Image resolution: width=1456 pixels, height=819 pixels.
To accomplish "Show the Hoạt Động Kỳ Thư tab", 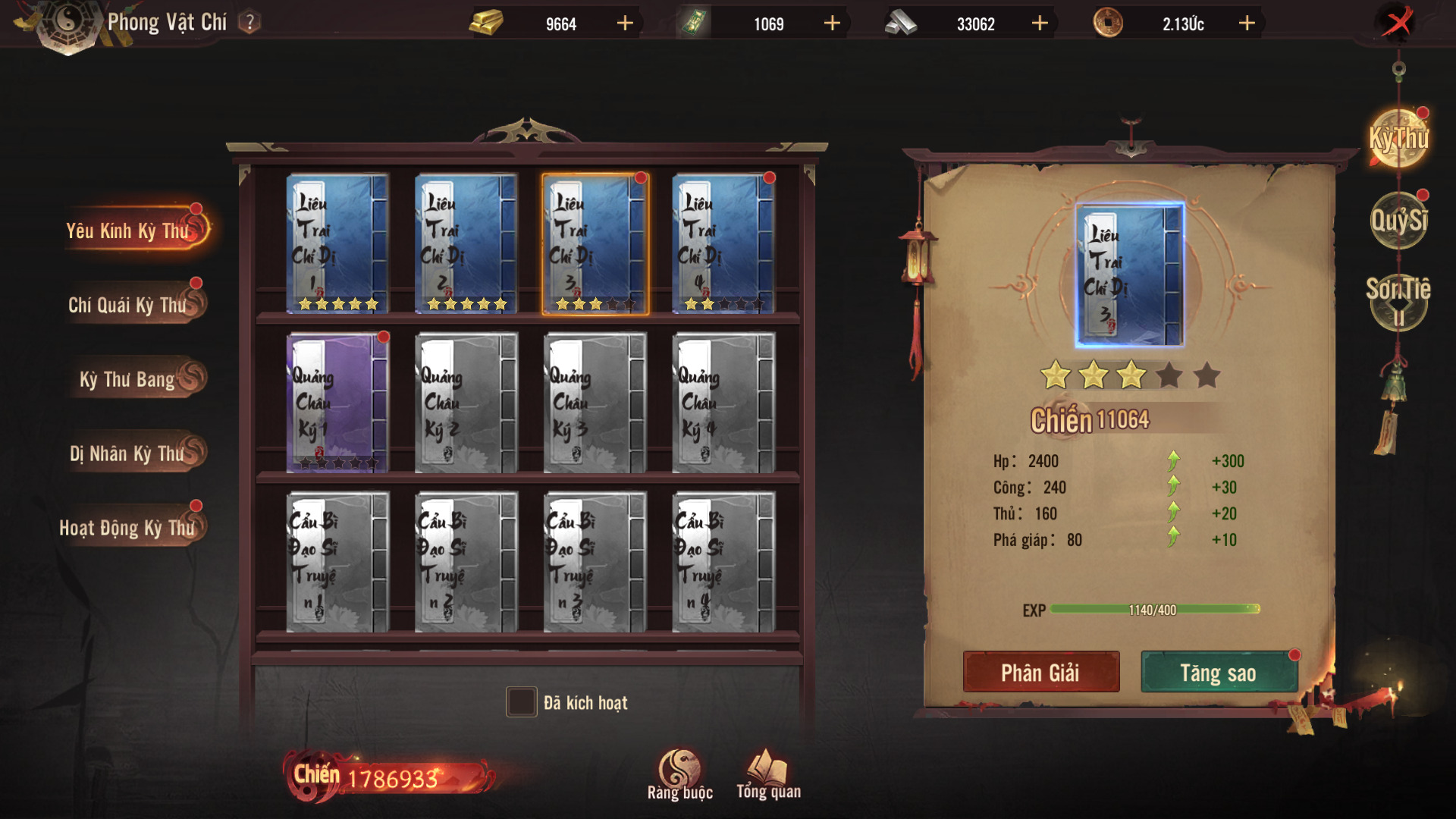I will click(x=129, y=528).
